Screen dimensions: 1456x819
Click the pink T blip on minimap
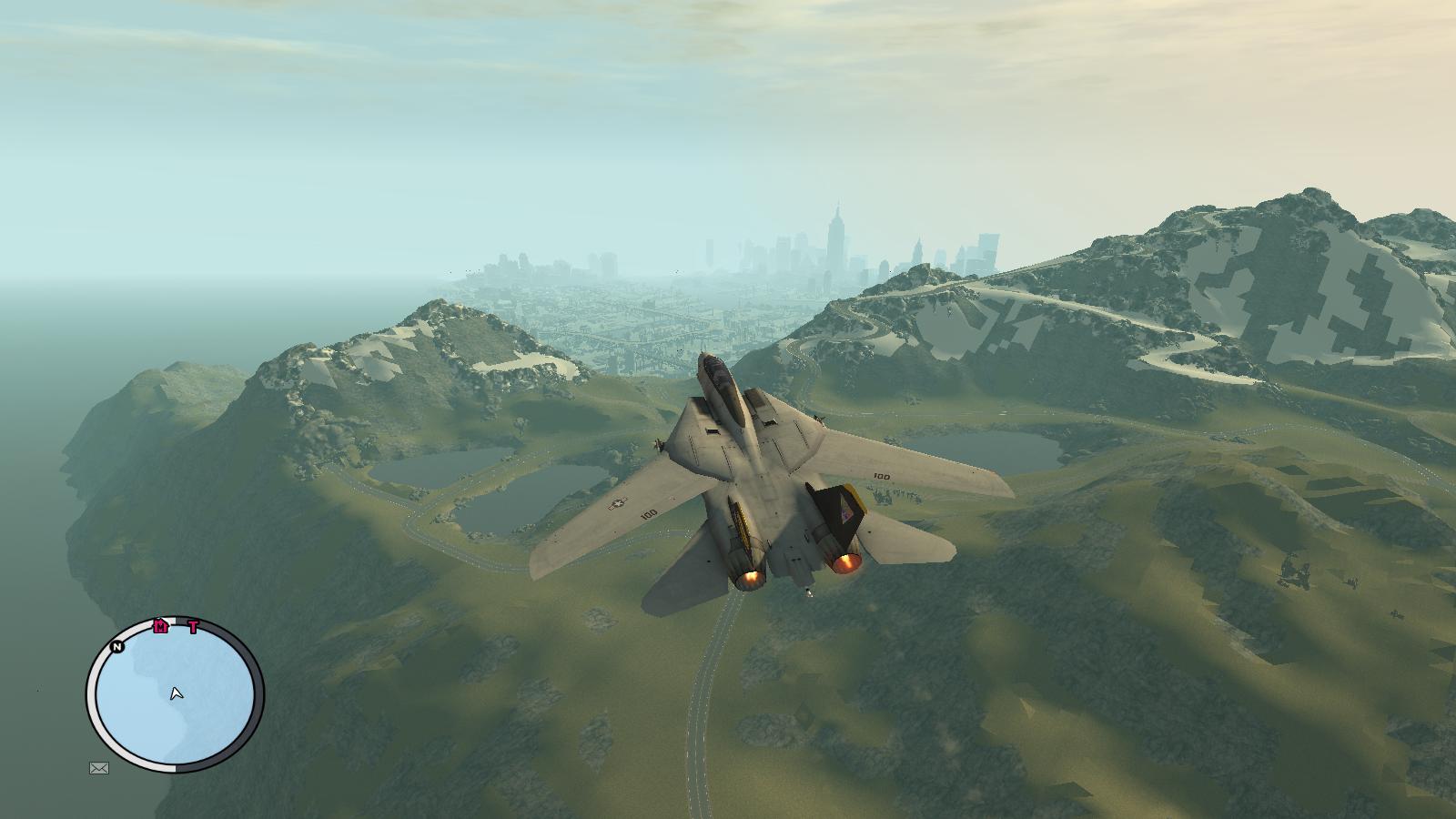click(193, 627)
